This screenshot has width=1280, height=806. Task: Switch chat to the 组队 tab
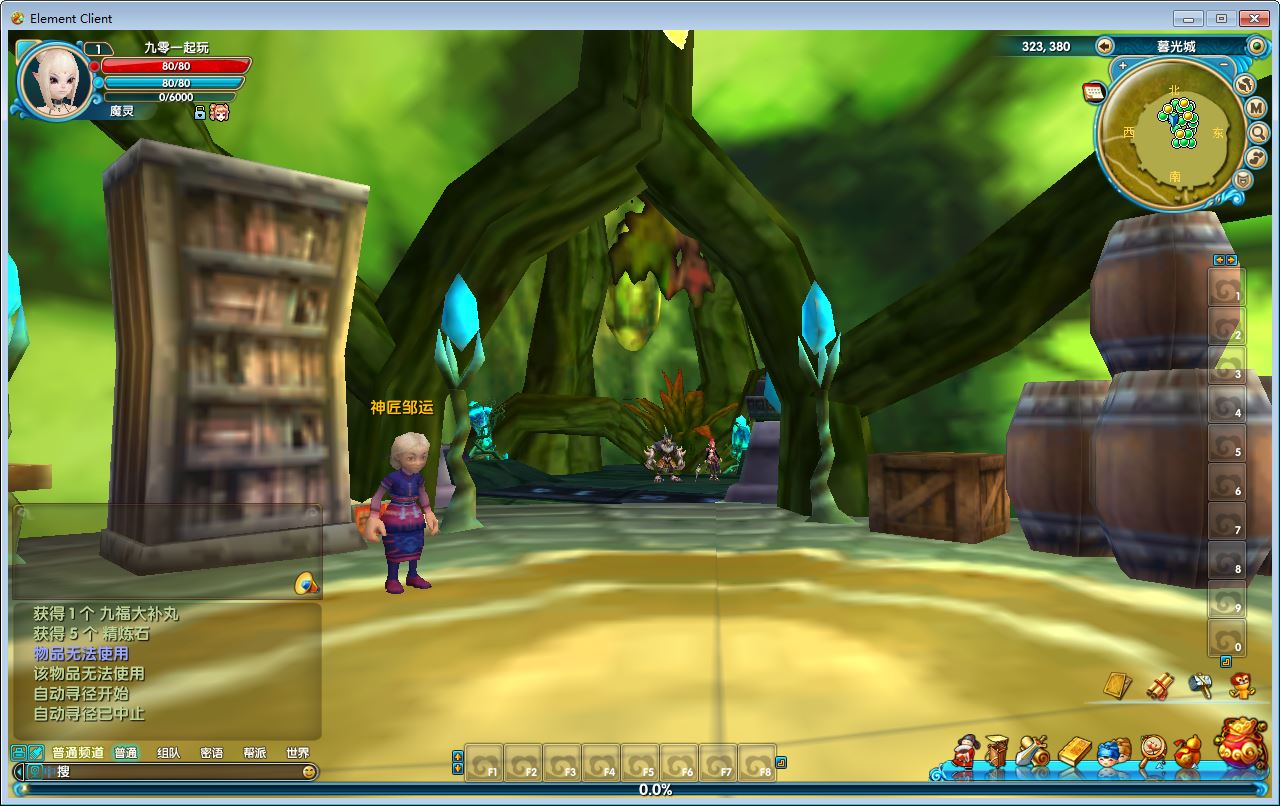tap(169, 753)
